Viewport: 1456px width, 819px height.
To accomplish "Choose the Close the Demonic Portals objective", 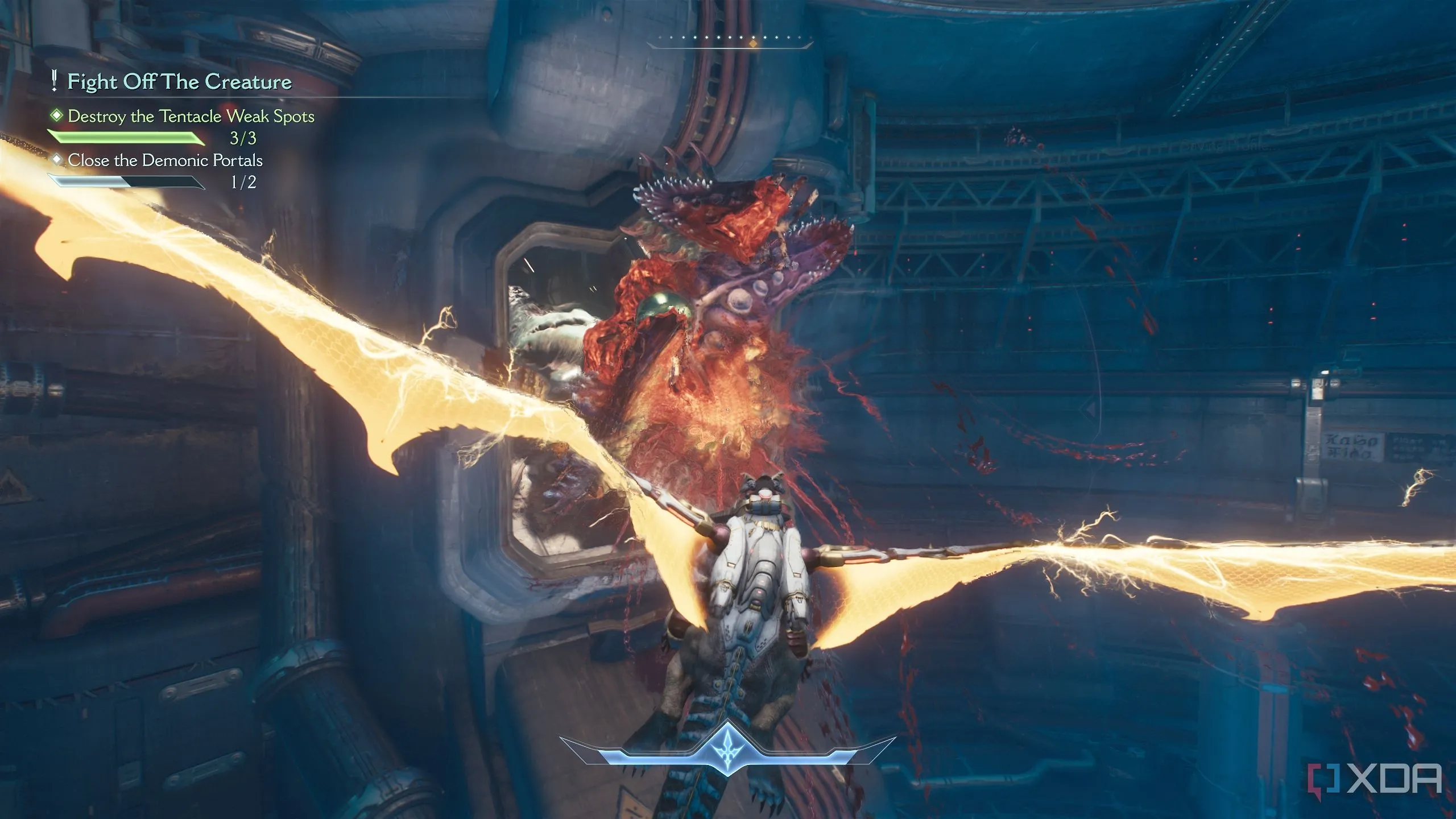I will click(165, 160).
